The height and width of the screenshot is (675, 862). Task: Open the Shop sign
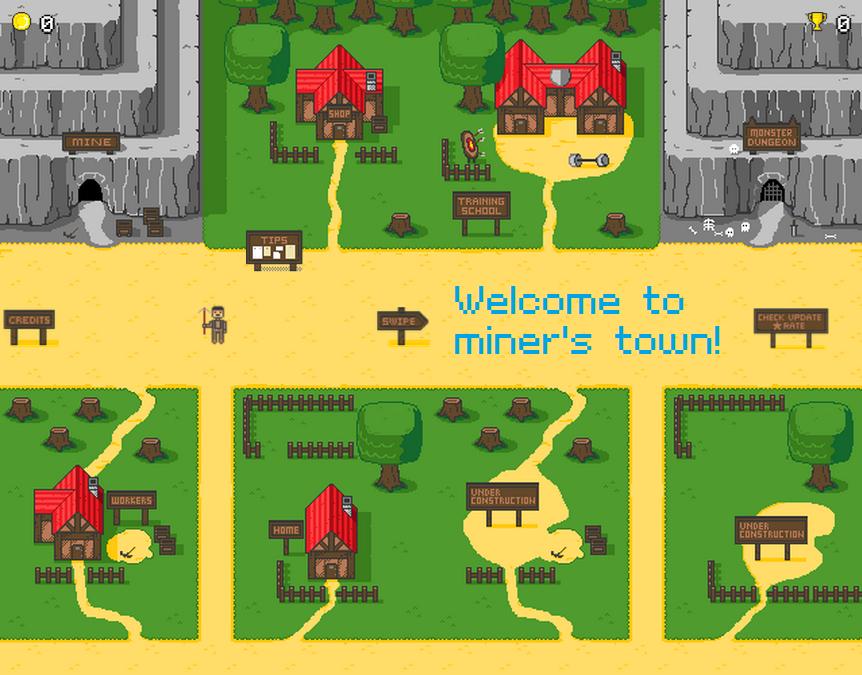(339, 114)
